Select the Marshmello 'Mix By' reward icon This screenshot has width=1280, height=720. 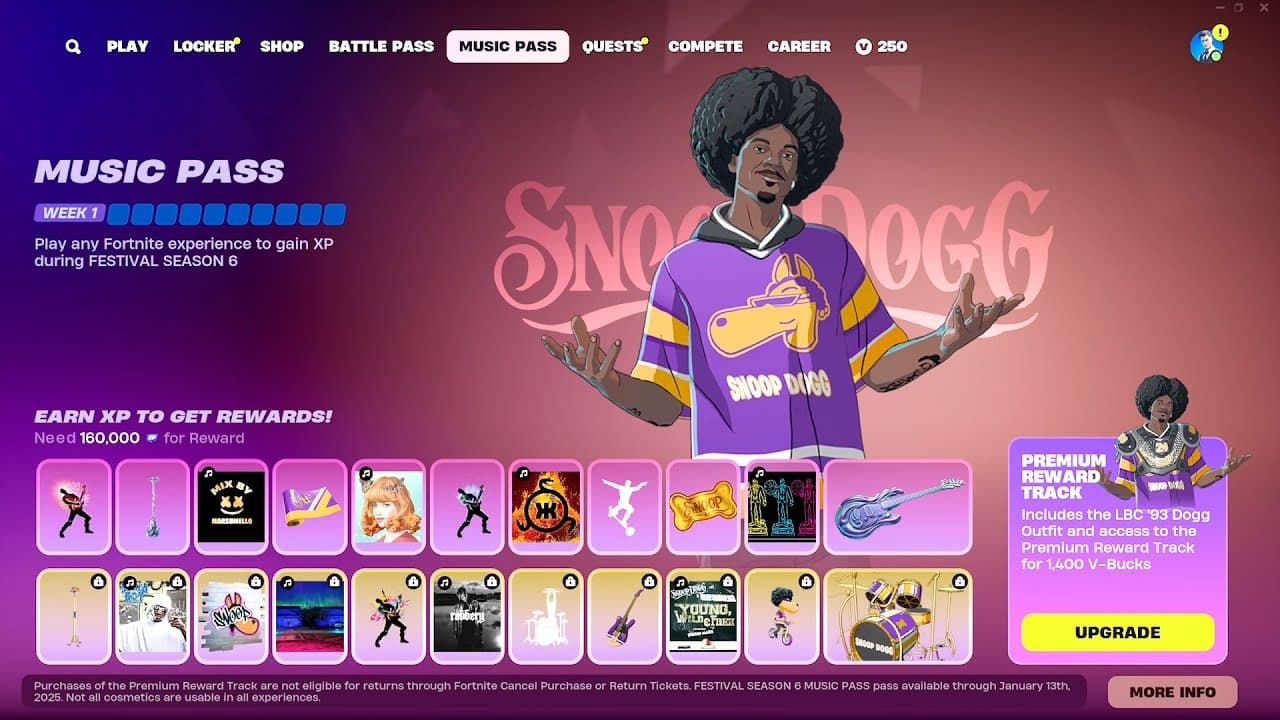pos(230,507)
